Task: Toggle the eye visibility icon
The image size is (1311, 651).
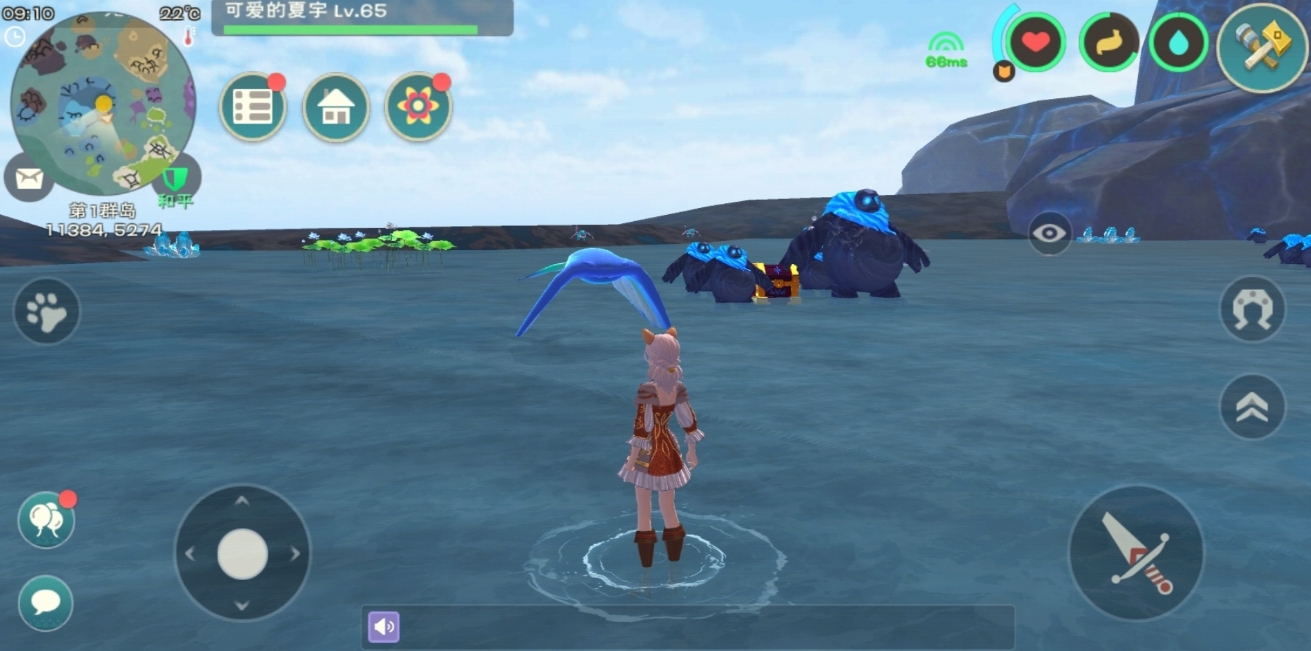Action: pyautogui.click(x=1050, y=233)
